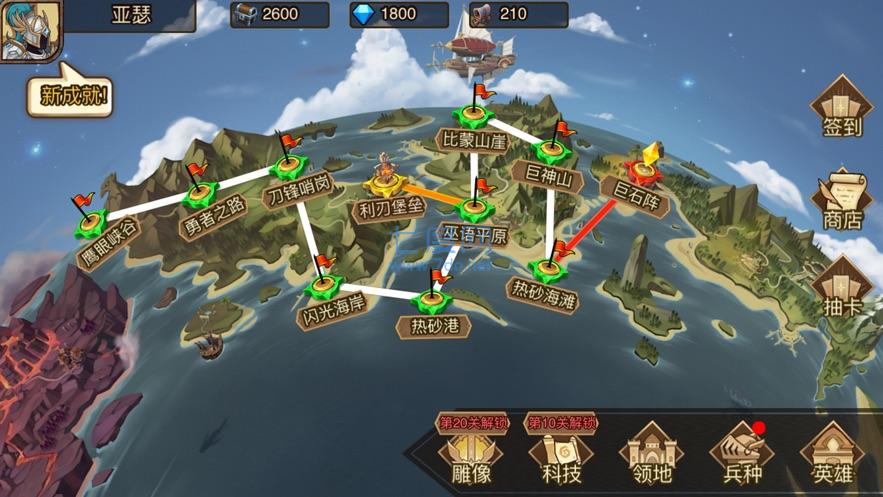Select the 刀锋哨岗 stage marker

(x=288, y=165)
